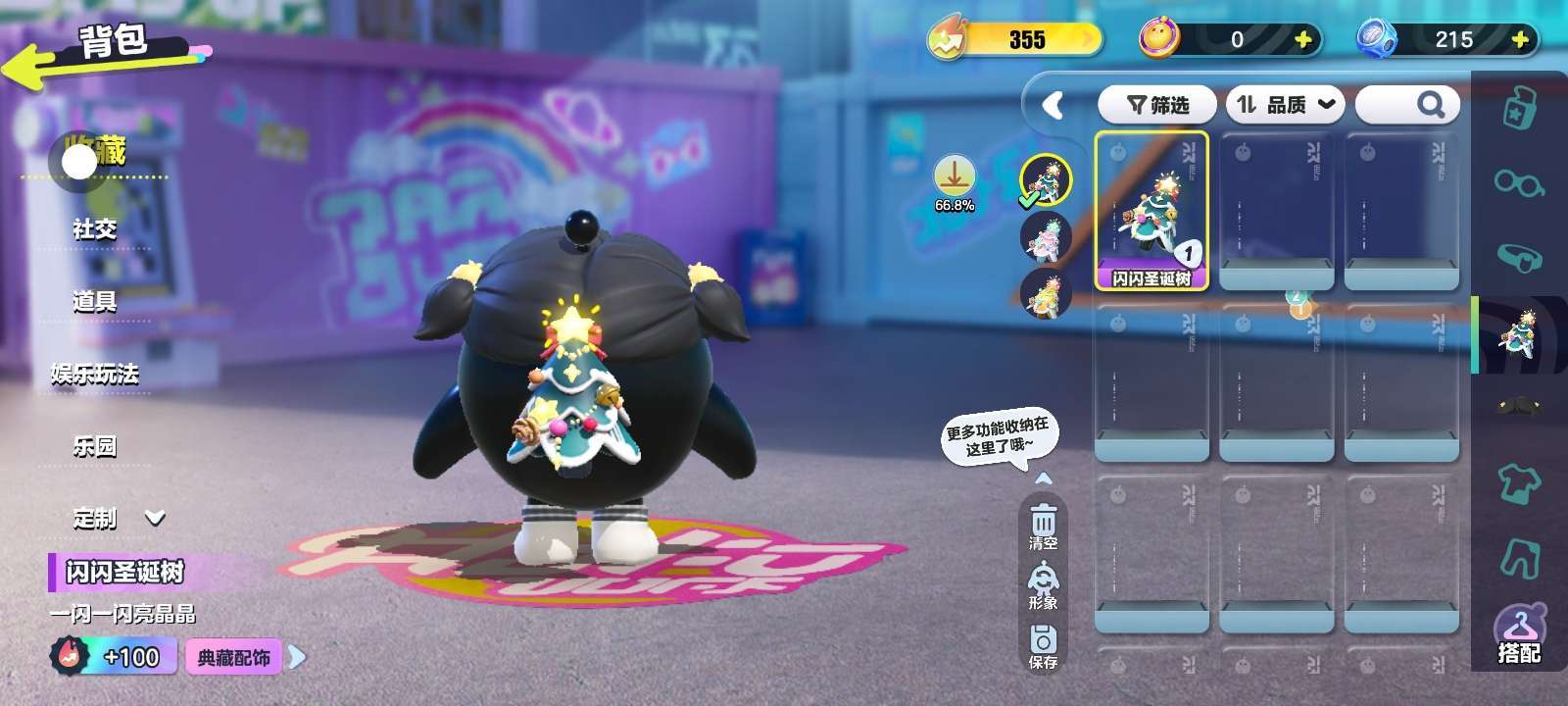
Task: Add more blue gem currency
Action: [1520, 39]
